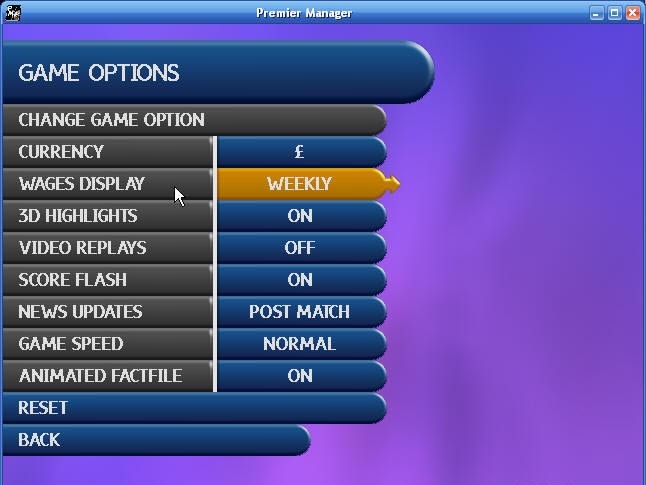Switch 3D Highlights ON value
The width and height of the screenshot is (646, 485).
click(299, 216)
